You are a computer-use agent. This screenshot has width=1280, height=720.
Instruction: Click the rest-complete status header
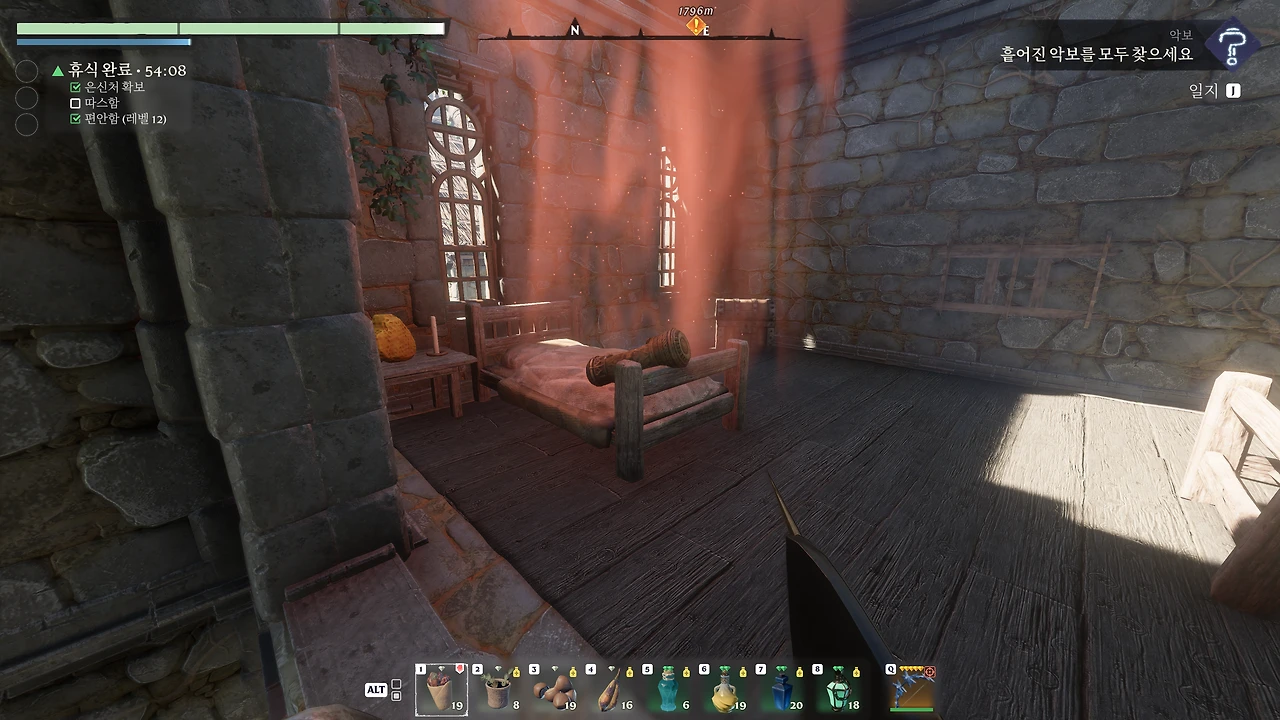pyautogui.click(x=120, y=71)
